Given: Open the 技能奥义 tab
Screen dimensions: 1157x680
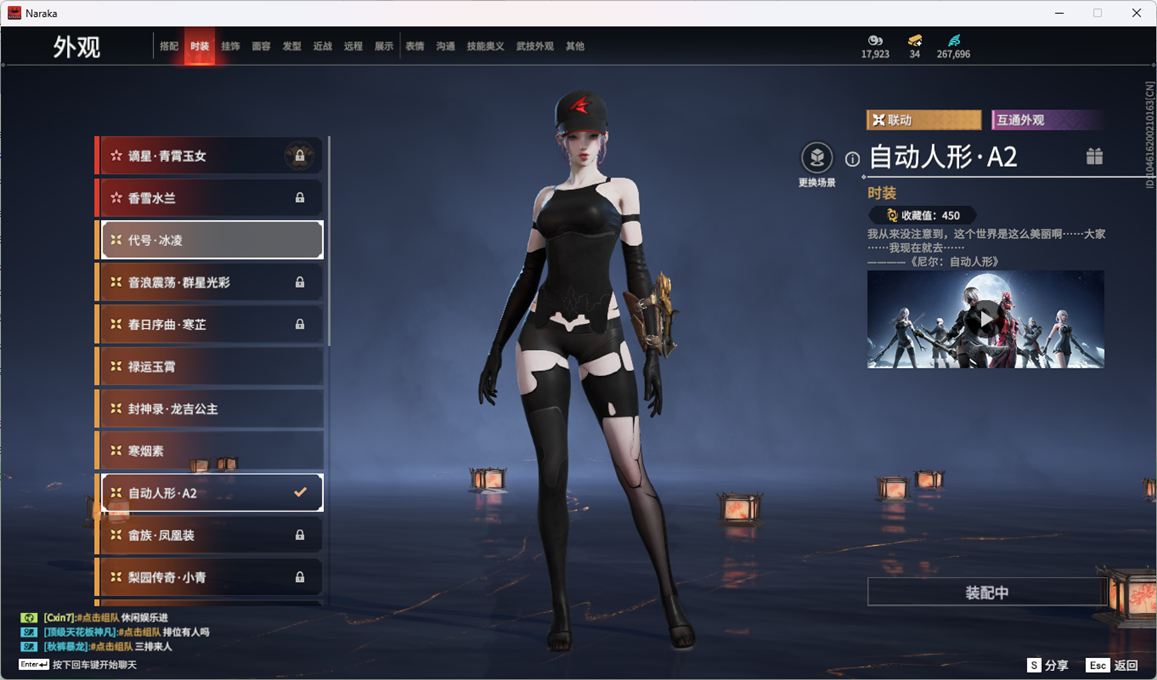Looking at the screenshot, I should tap(485, 46).
